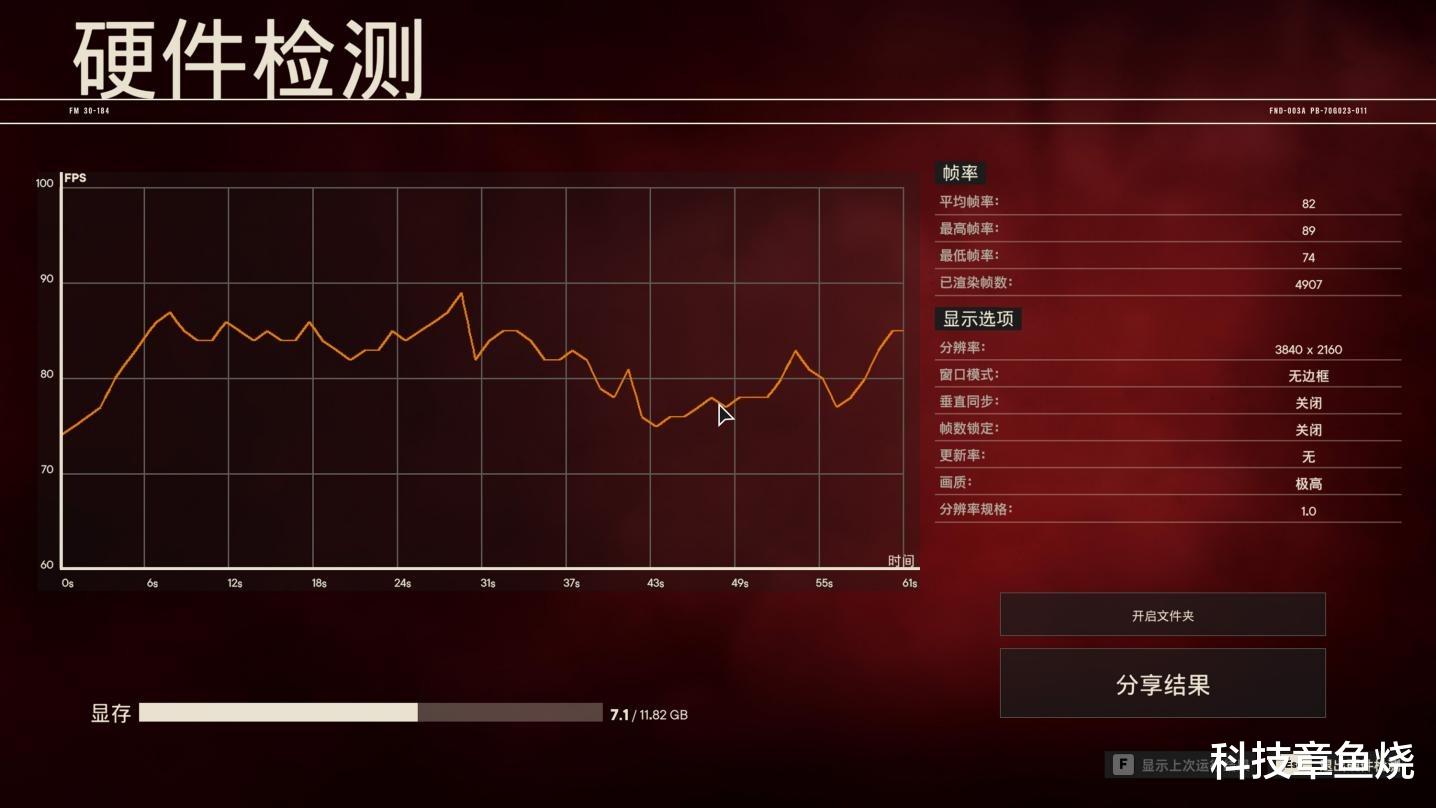
Task: Click the F key prompt icon
Action: tap(1123, 762)
